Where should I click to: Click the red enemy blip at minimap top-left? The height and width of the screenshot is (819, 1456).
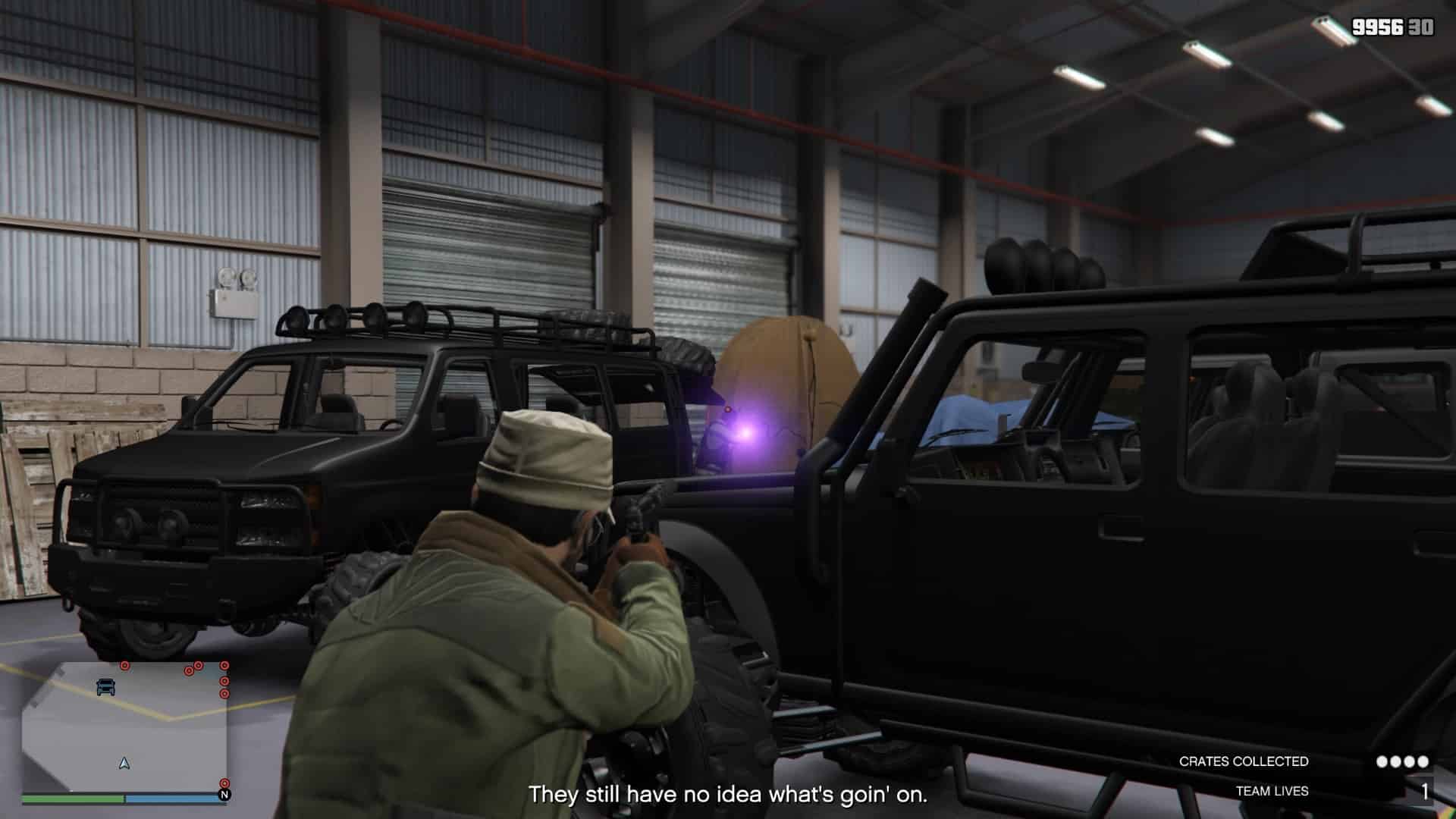click(x=125, y=666)
